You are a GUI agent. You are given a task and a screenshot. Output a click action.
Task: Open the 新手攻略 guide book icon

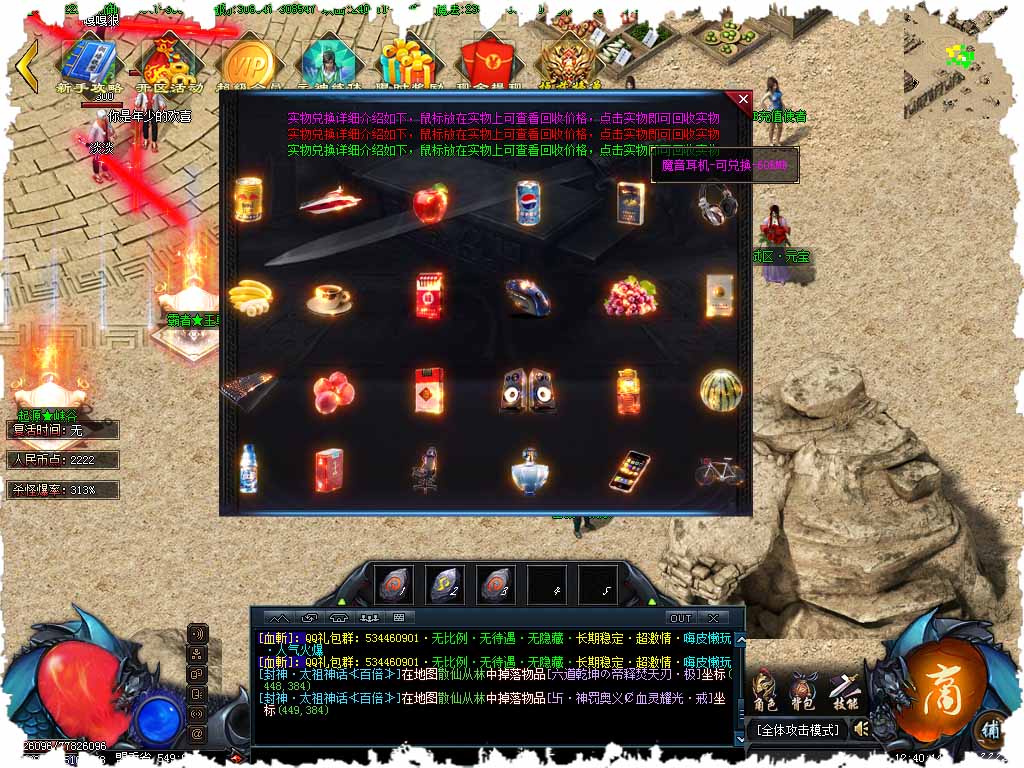91,60
